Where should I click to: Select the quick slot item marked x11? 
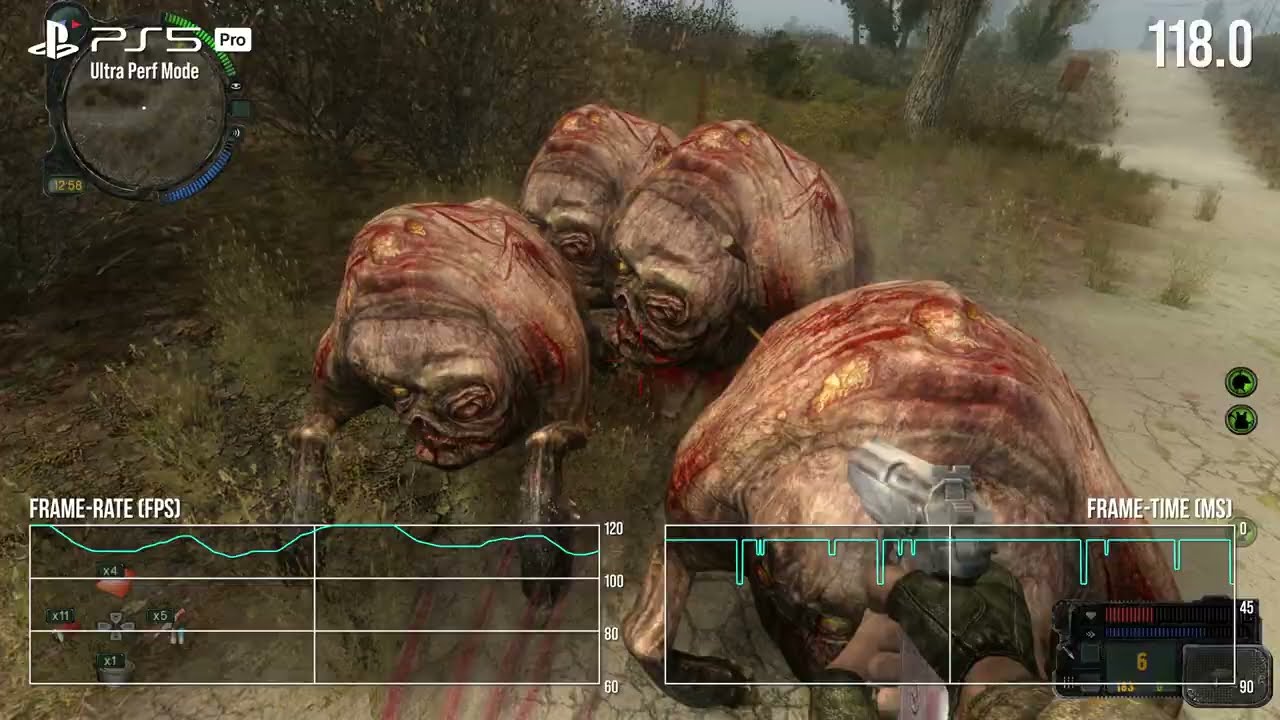[x=62, y=624]
